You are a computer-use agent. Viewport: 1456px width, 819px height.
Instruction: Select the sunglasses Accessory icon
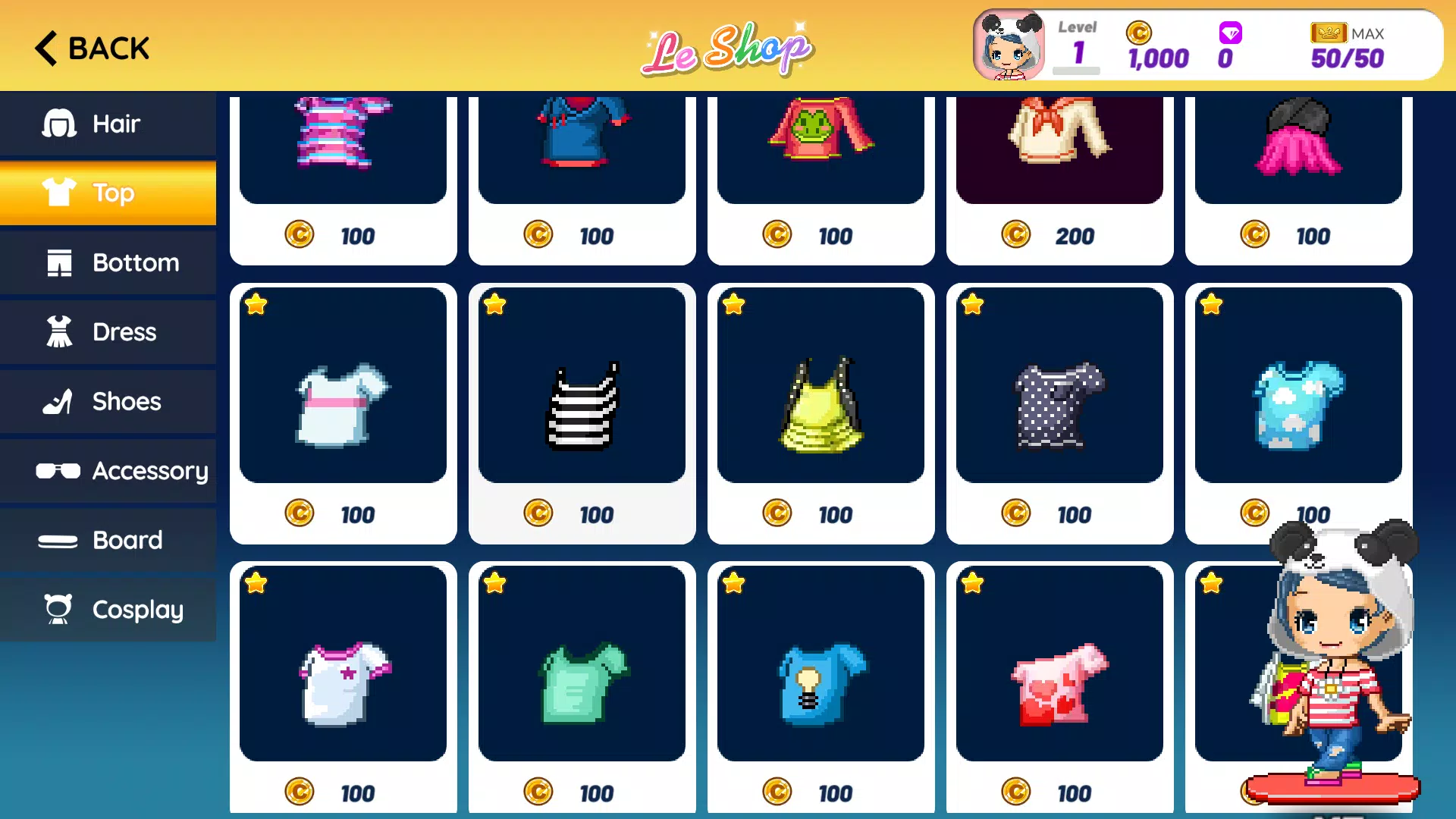[x=59, y=471]
